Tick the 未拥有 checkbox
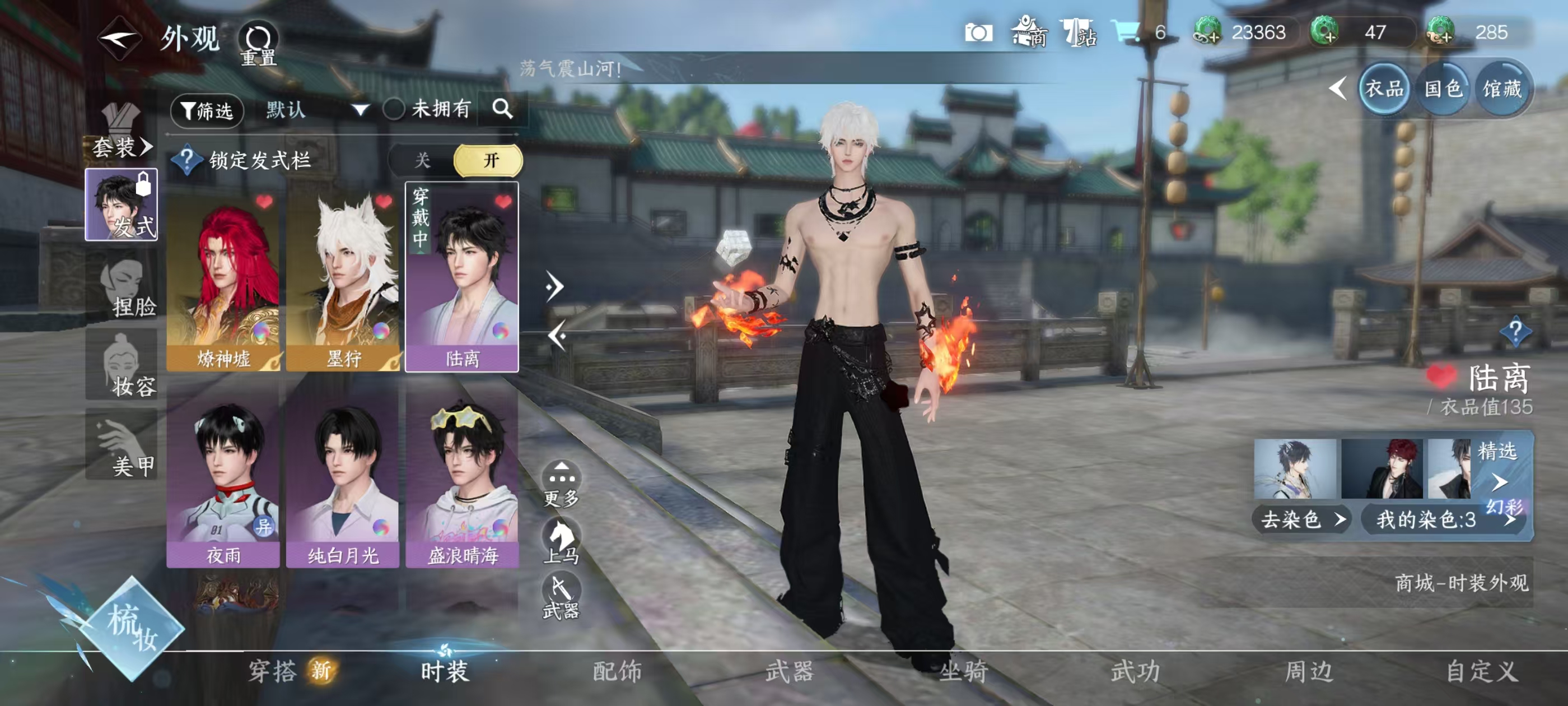The width and height of the screenshot is (1568, 706). [x=394, y=110]
